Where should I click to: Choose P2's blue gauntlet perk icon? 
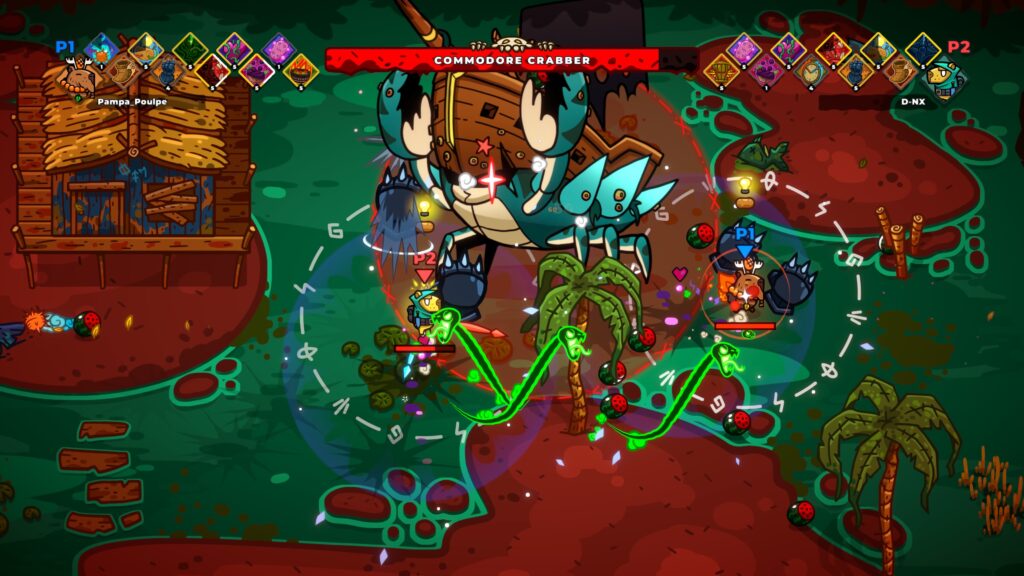click(855, 73)
